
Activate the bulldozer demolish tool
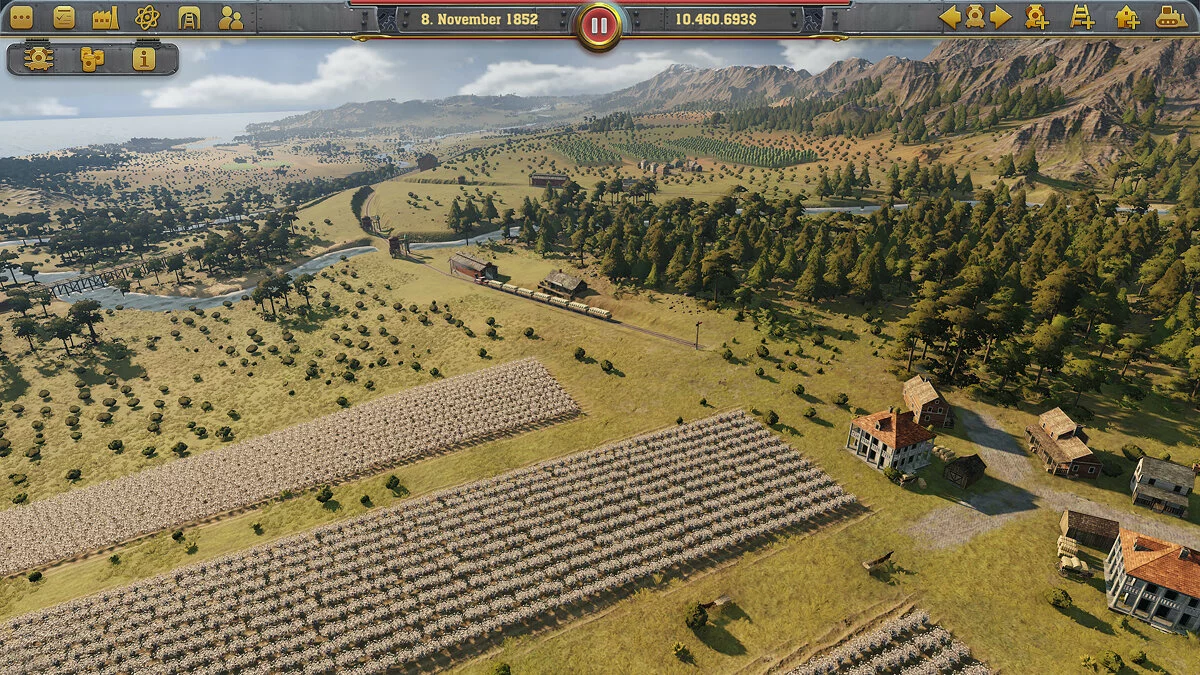[1171, 17]
